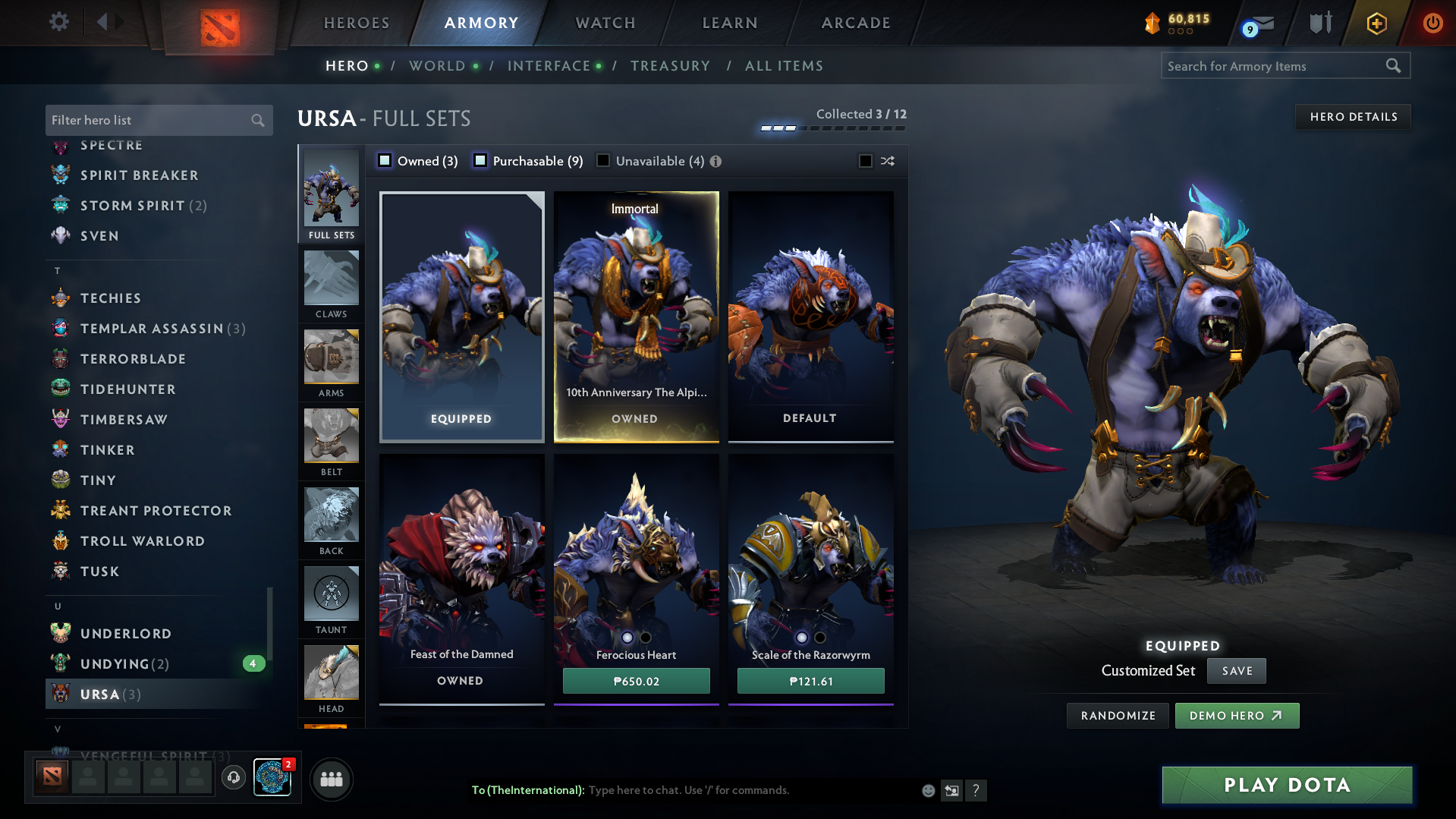Click the power/exit icon top-right
Image resolution: width=1456 pixels, height=819 pixels.
[x=1432, y=22]
